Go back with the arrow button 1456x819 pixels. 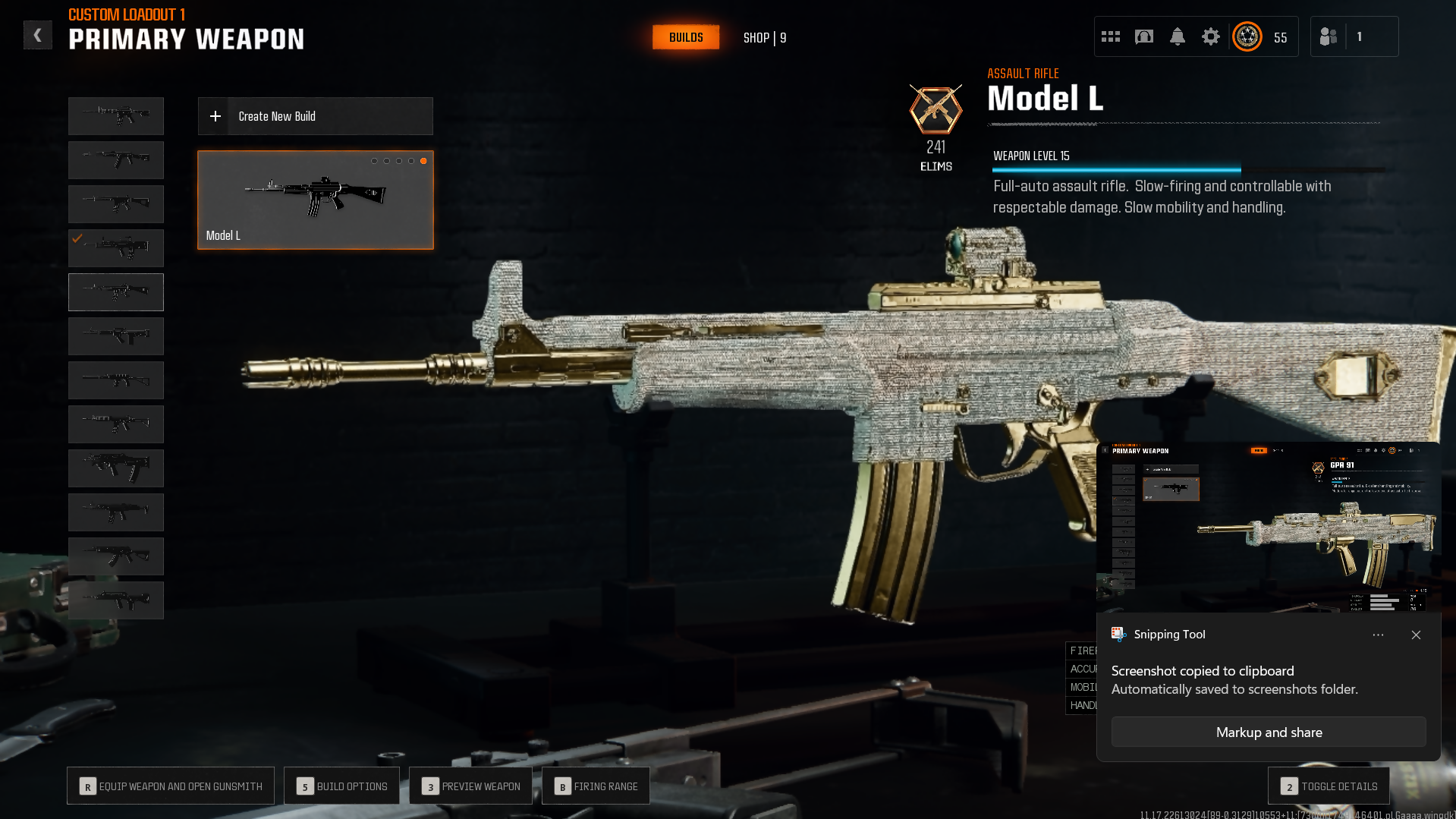[37, 35]
